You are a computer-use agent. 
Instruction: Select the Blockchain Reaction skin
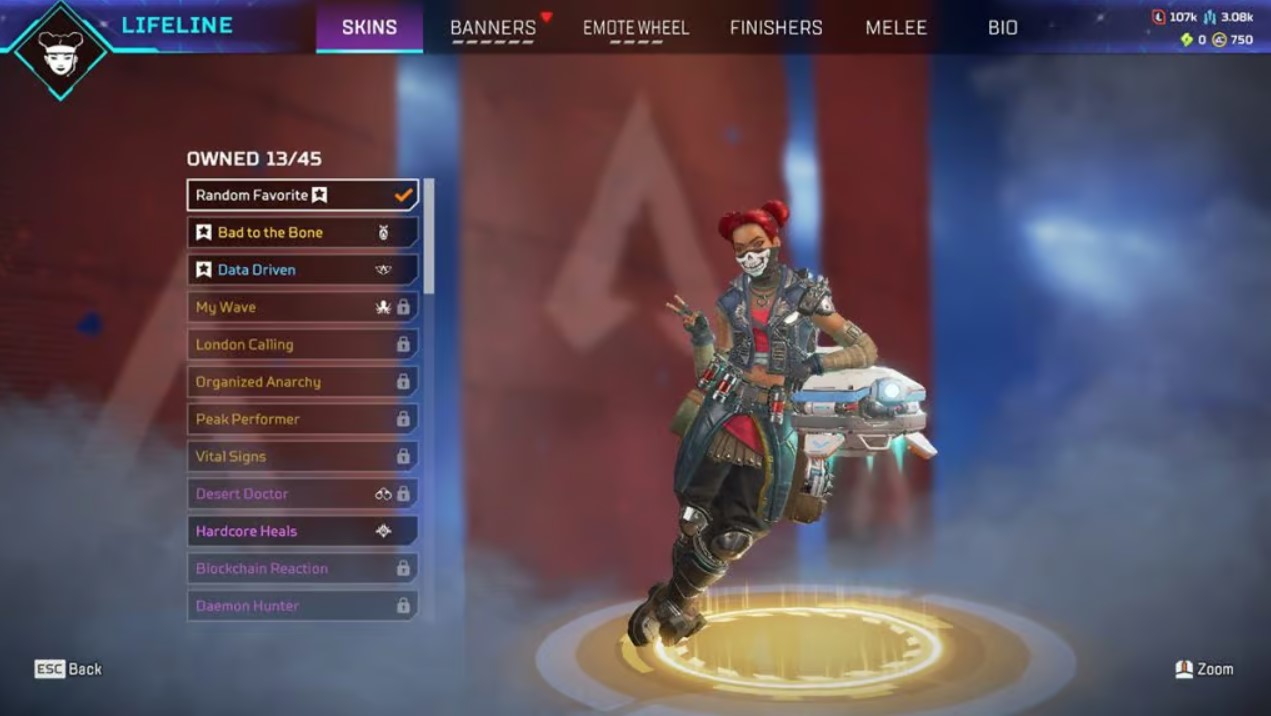[302, 569]
